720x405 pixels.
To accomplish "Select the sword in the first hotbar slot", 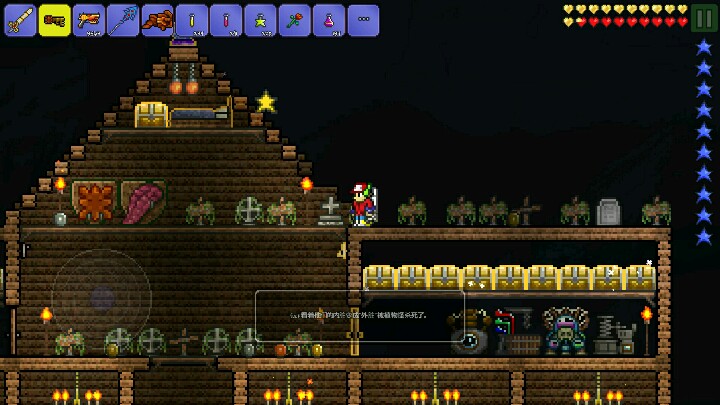I will tap(20, 19).
